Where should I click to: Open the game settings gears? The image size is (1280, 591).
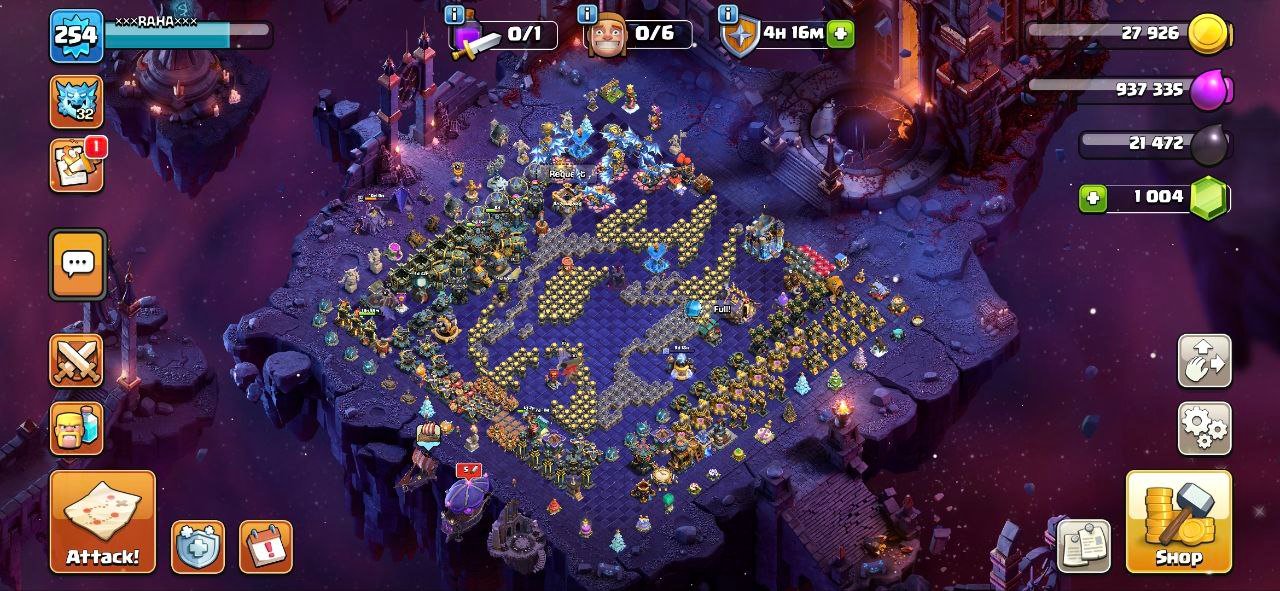tap(1204, 428)
